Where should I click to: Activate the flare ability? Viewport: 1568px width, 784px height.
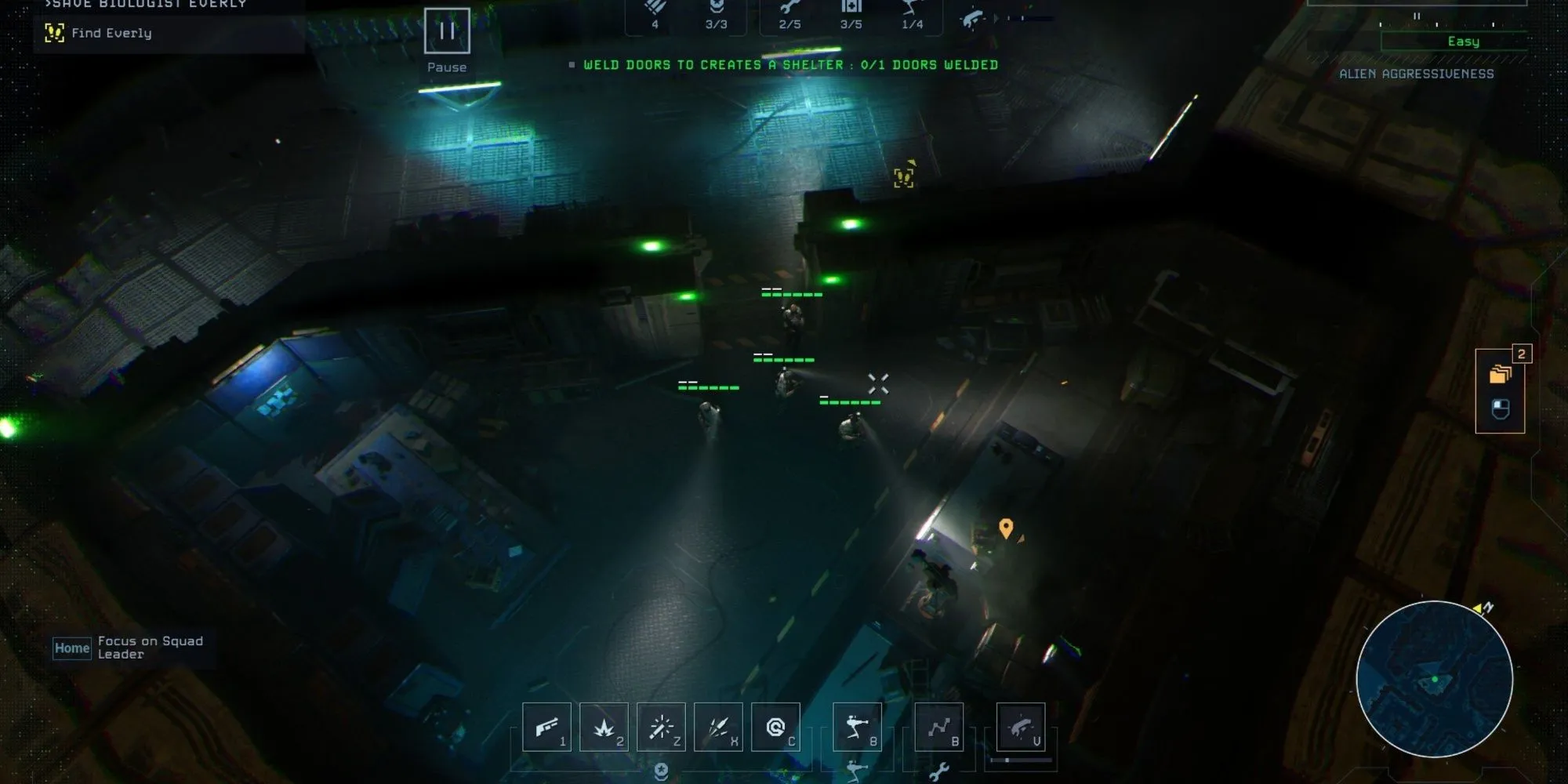click(661, 728)
